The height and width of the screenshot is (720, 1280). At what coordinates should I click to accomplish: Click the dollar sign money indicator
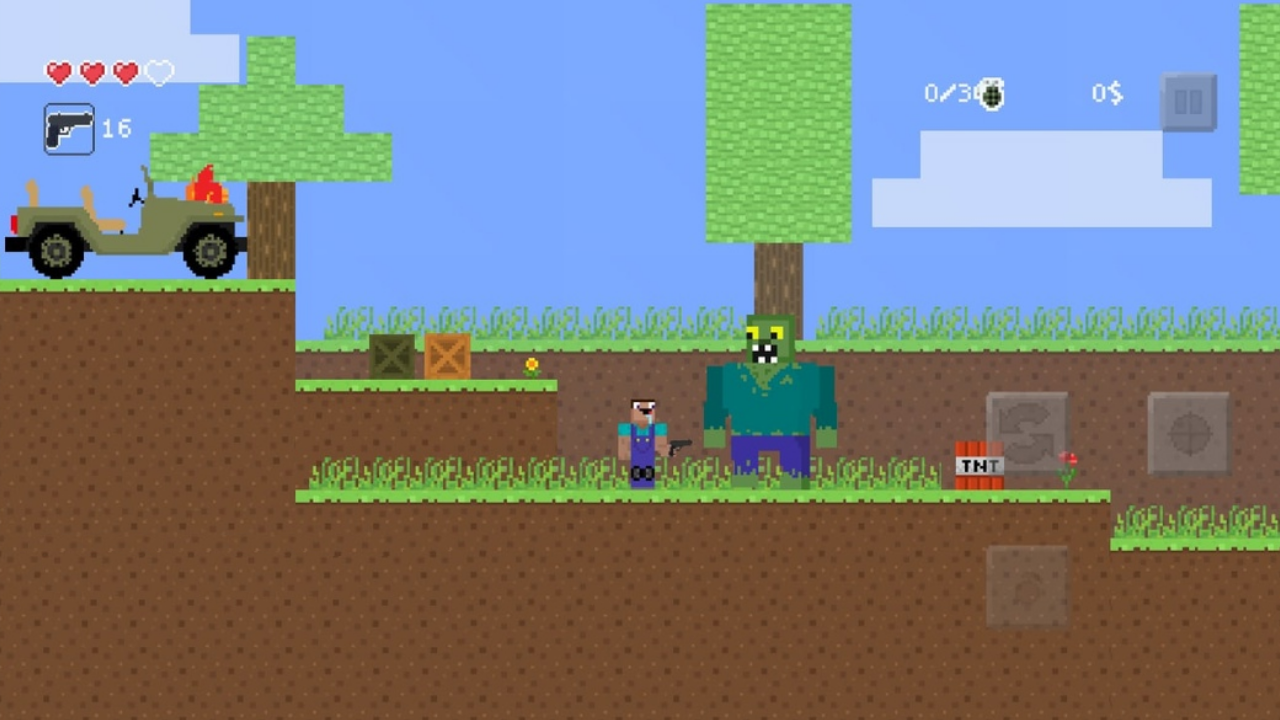[1106, 93]
